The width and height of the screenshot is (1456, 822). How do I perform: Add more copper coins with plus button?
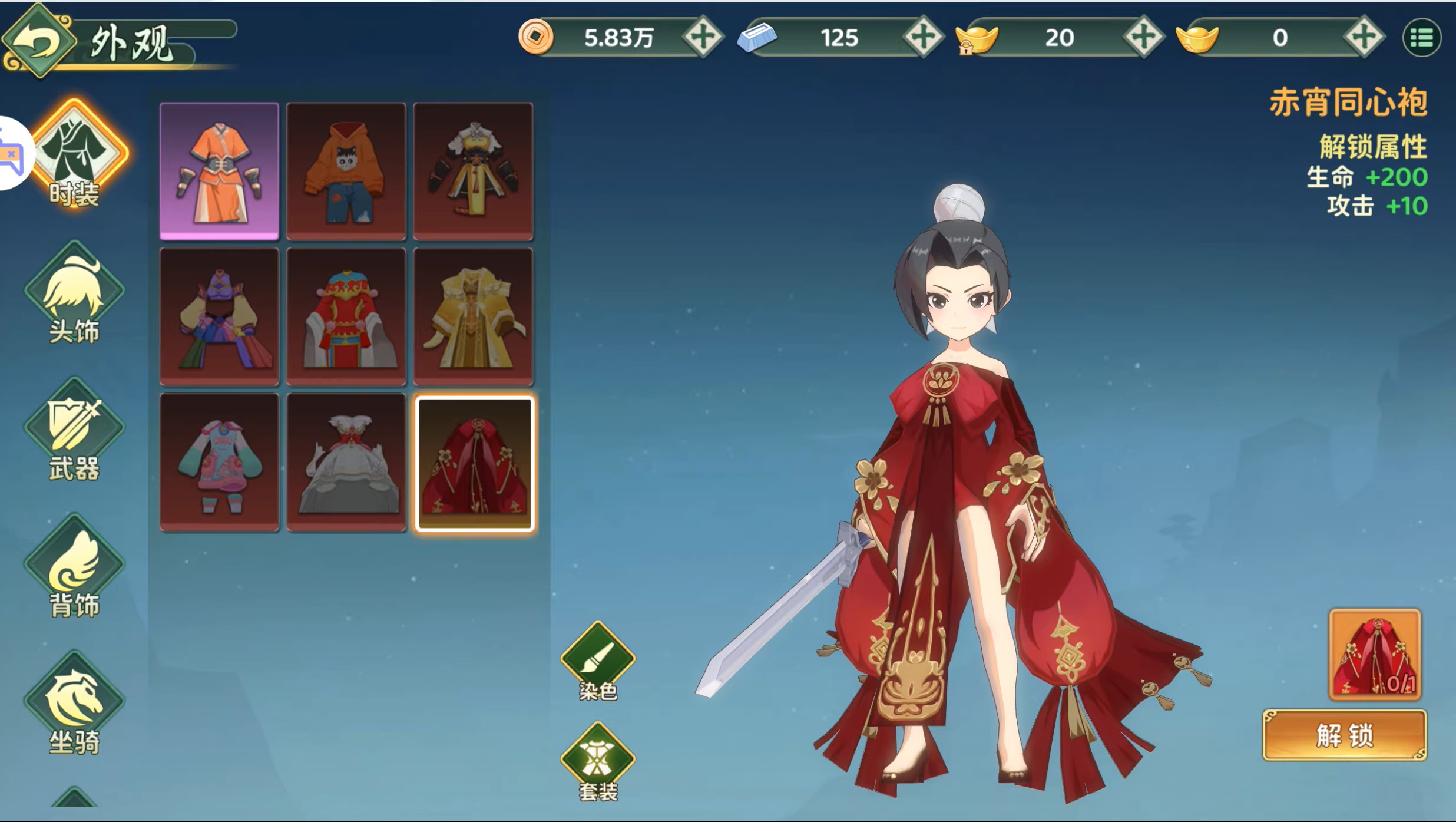(703, 38)
